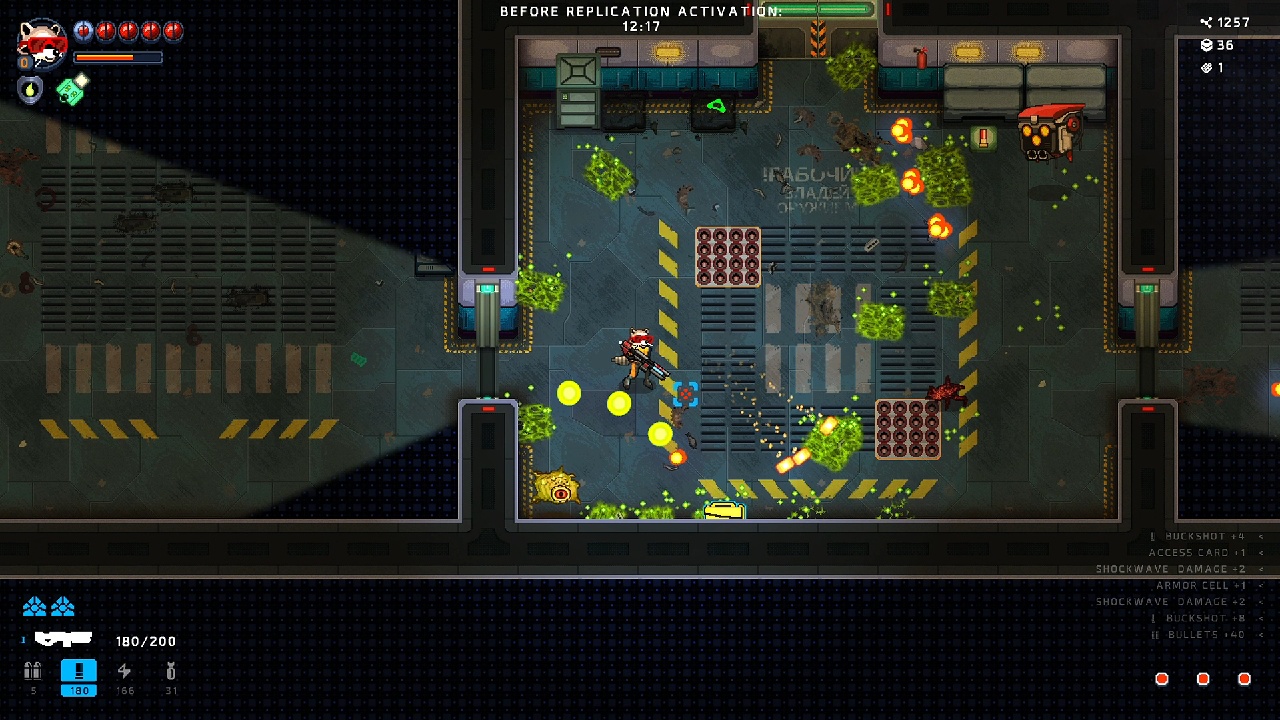Toggle the second blue turbine ability icon
This screenshot has width=1280, height=720.
(x=63, y=606)
